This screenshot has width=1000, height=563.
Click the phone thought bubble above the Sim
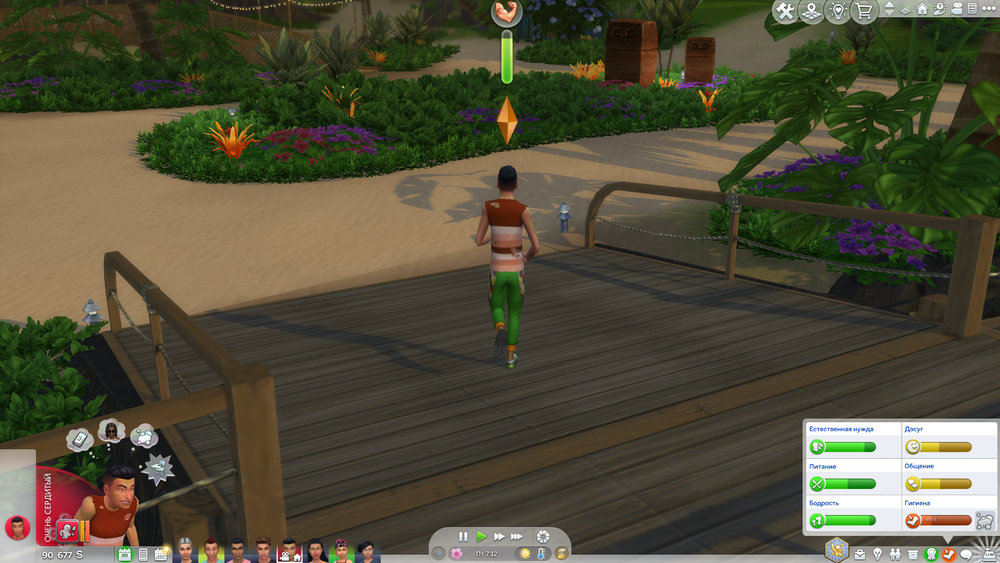tap(80, 438)
